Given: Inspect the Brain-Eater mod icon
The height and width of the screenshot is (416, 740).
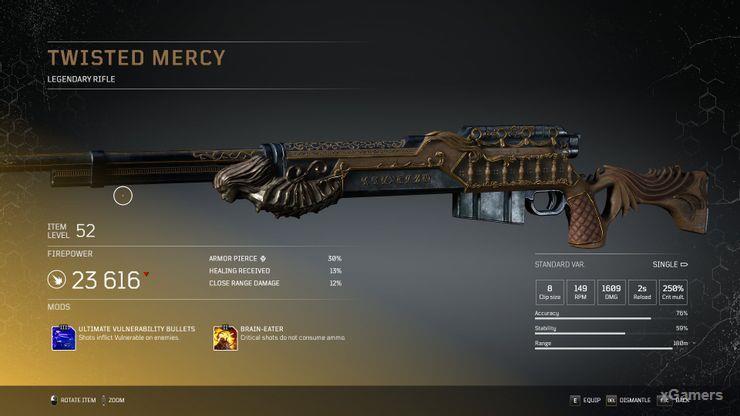Looking at the screenshot, I should (x=225, y=337).
